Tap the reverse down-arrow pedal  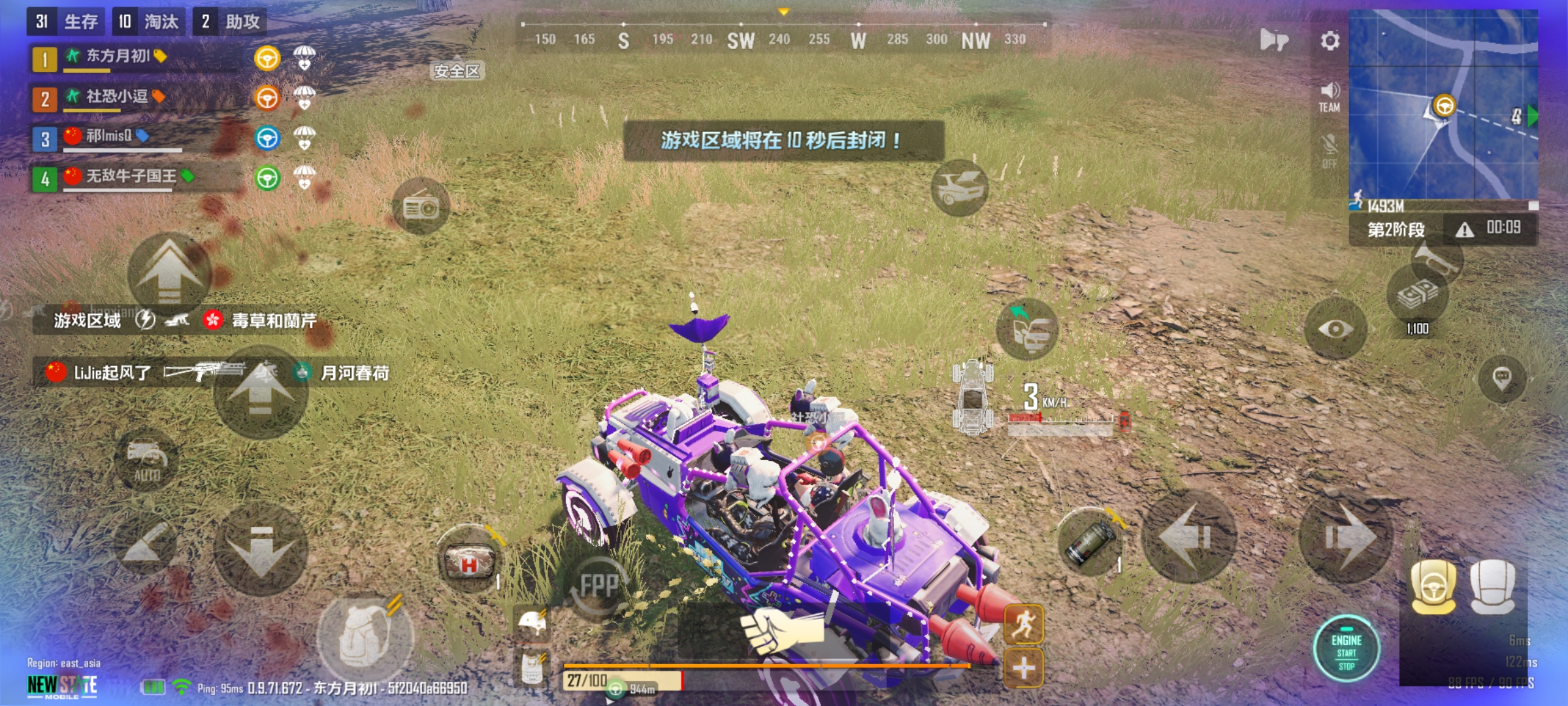[261, 550]
